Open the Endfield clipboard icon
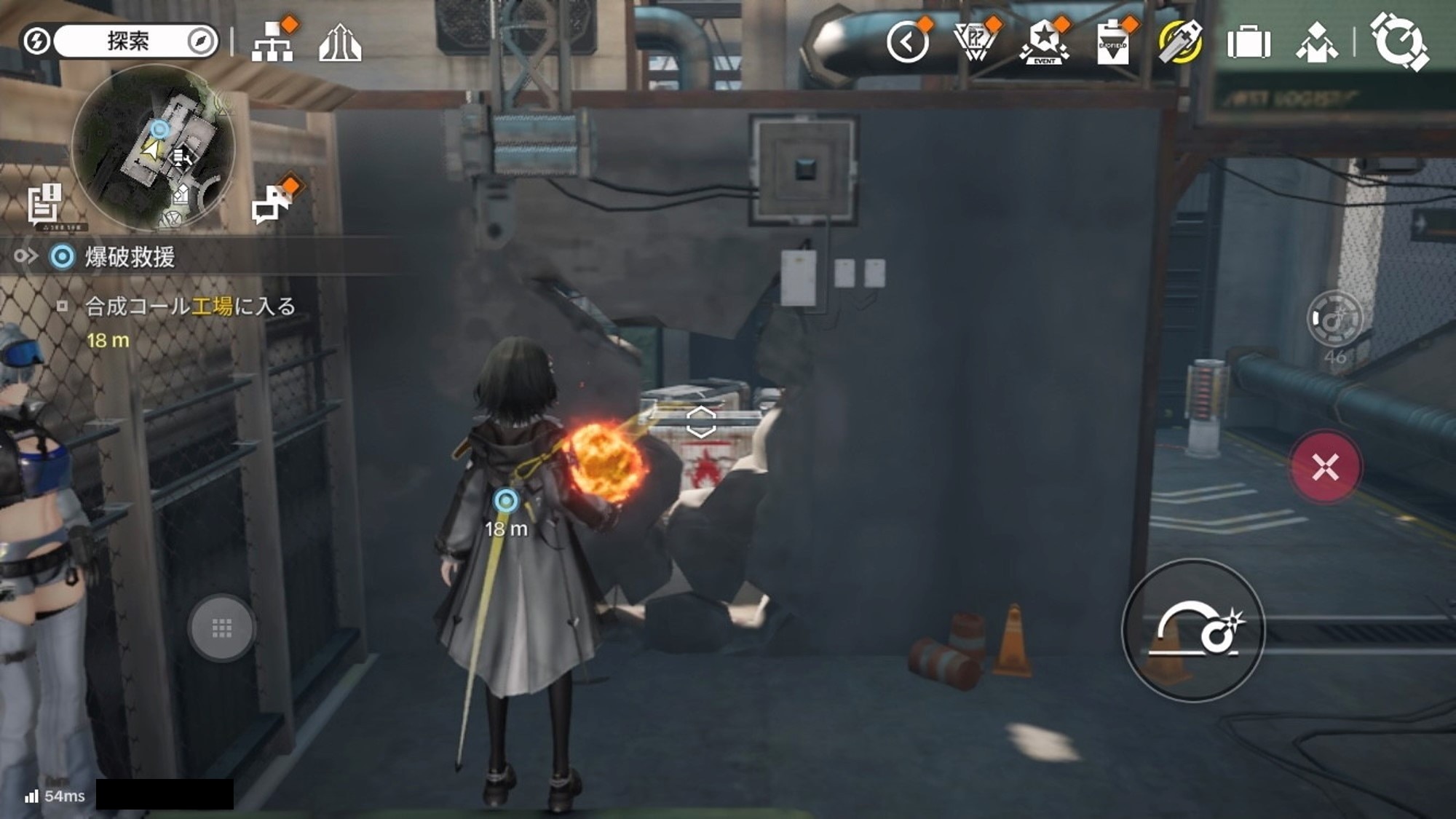Screen dimensions: 1456x819 [x=1112, y=44]
